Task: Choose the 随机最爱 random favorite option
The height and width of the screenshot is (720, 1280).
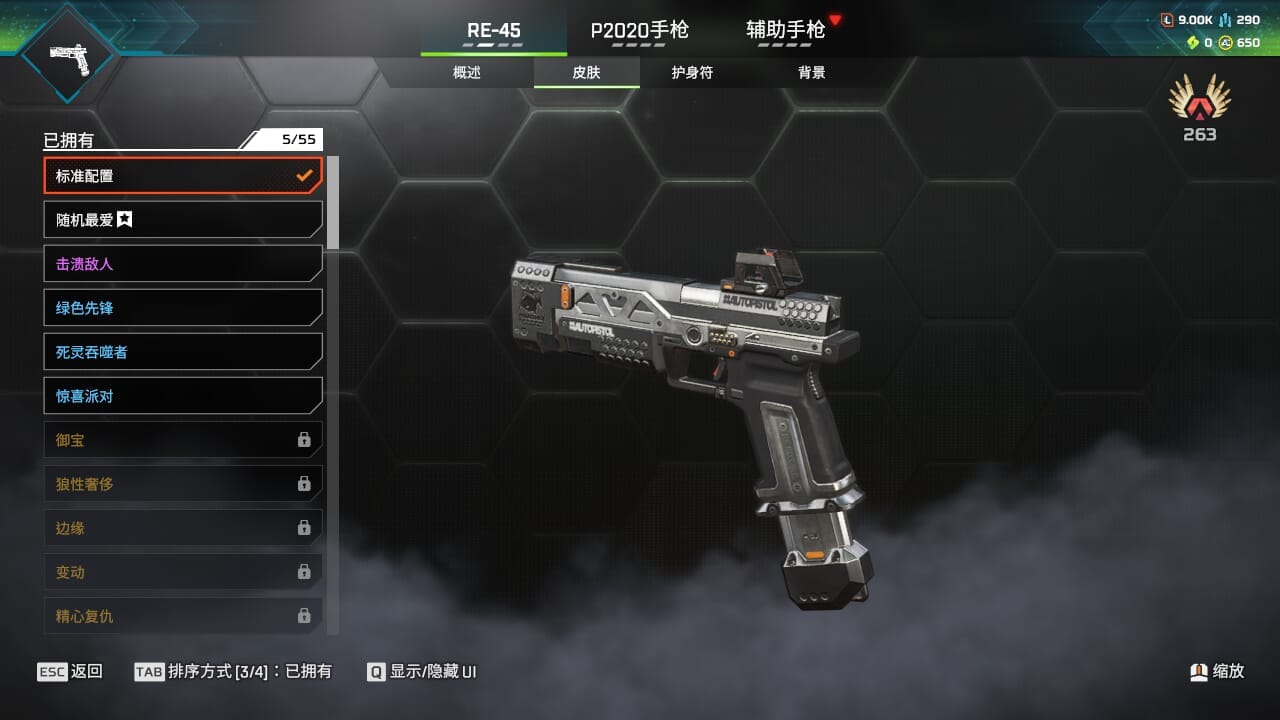Action: point(183,220)
